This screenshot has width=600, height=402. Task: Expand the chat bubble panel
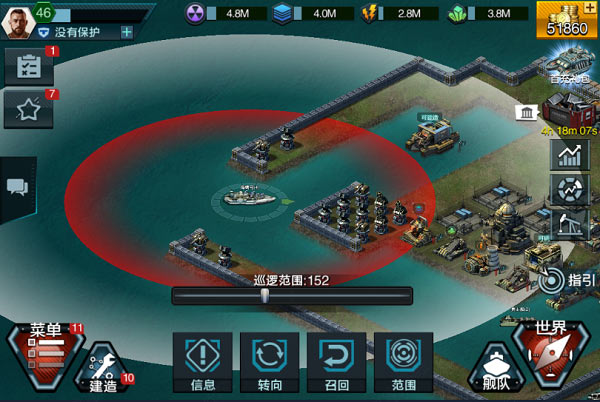coord(17,187)
